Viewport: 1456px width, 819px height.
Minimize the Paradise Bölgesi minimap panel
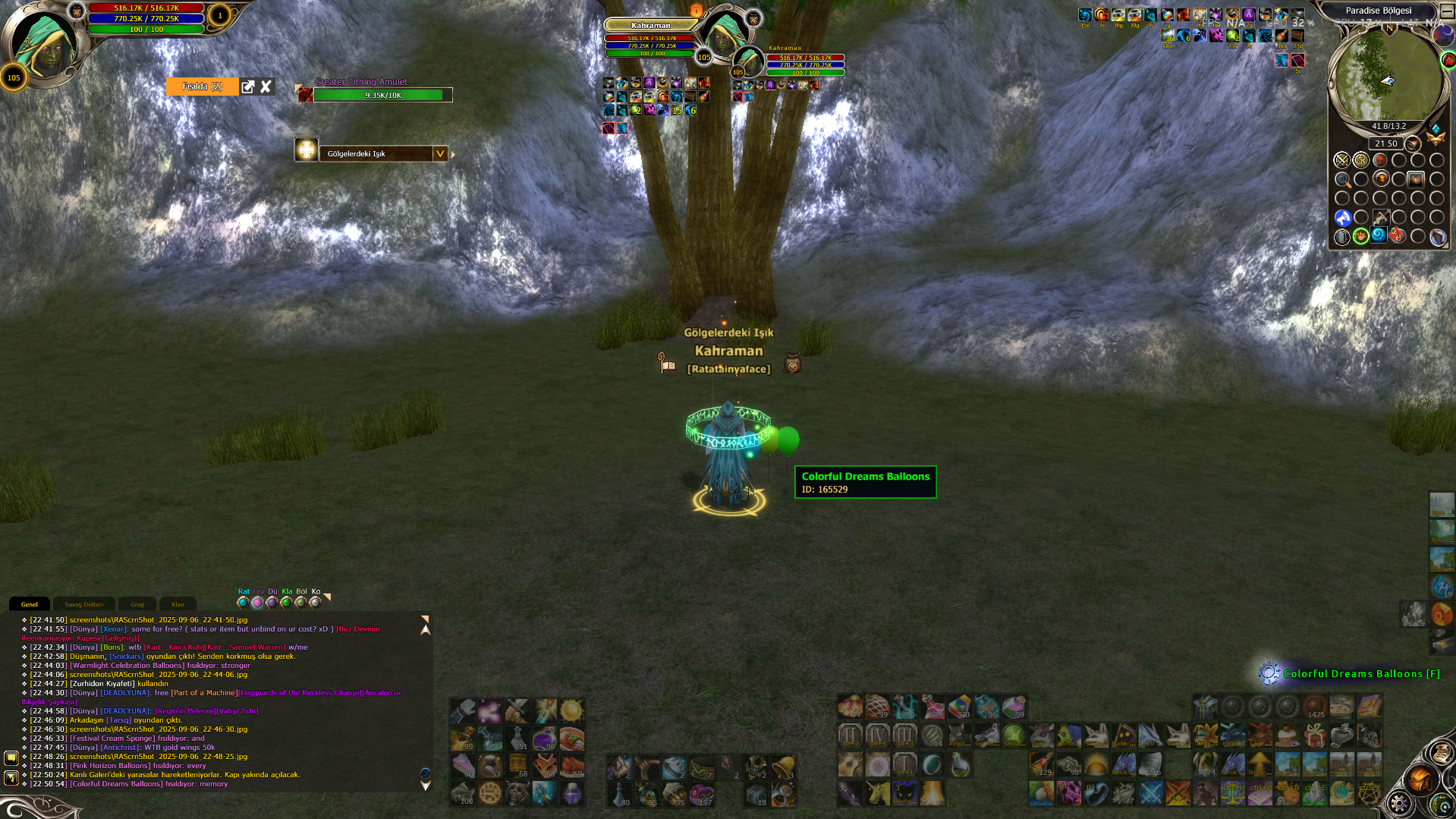click(1447, 11)
